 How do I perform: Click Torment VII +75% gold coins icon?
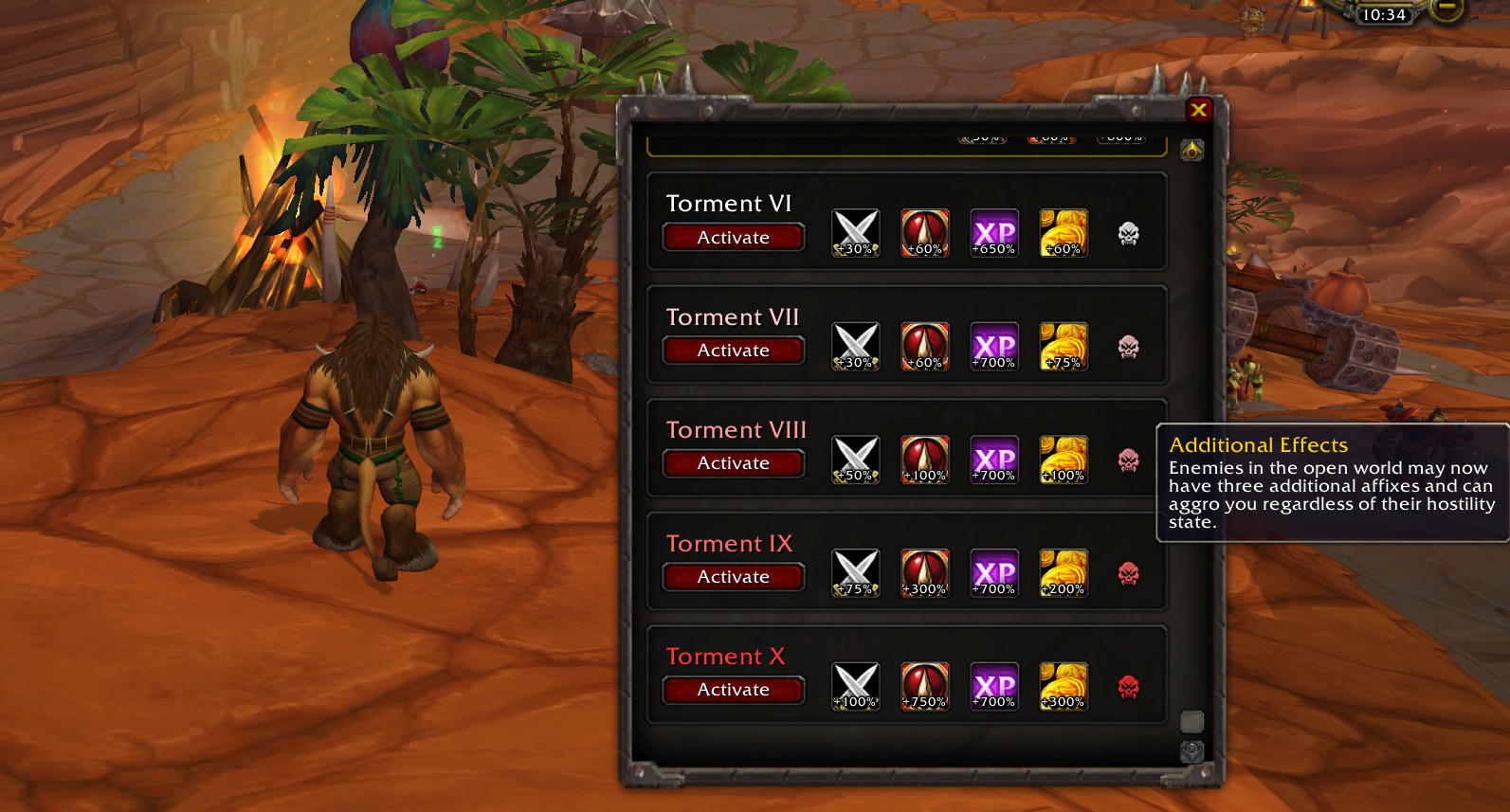pos(1064,347)
